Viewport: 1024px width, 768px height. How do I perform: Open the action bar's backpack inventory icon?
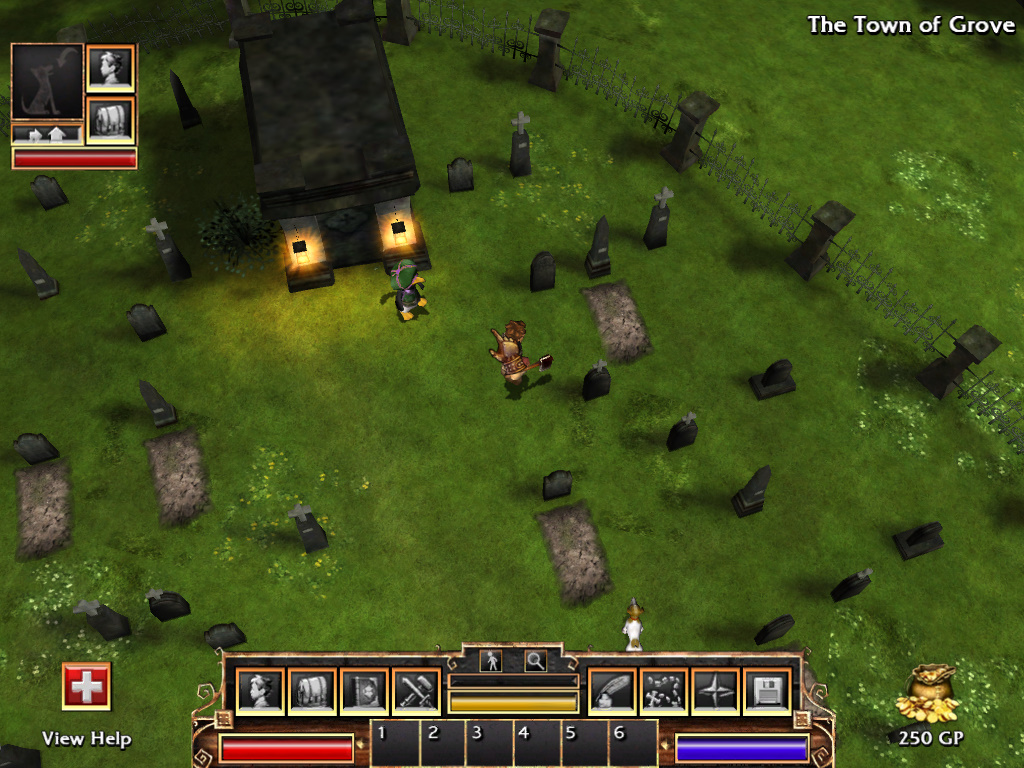(x=312, y=691)
